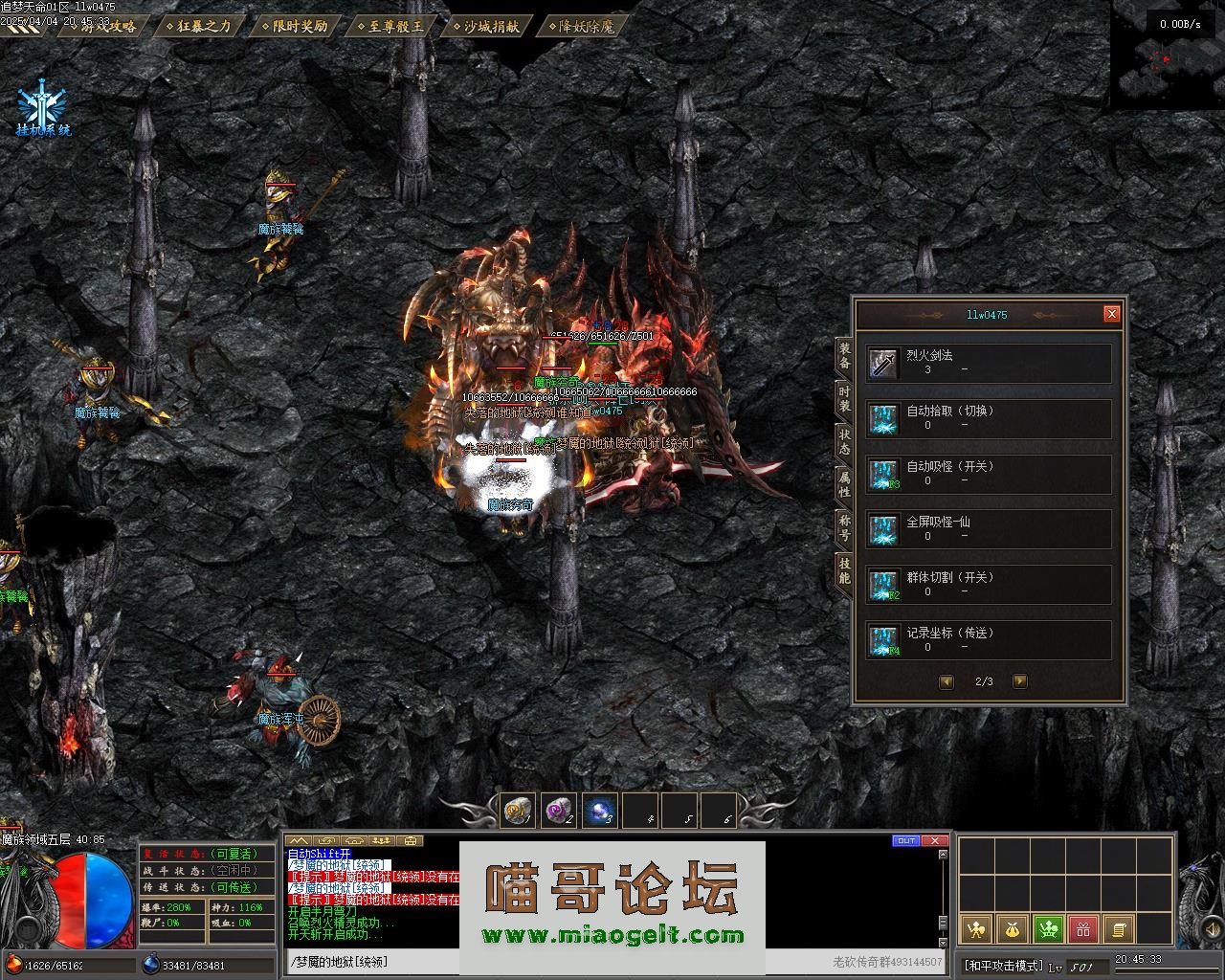Use the item in hotbar slot 3
Image resolution: width=1225 pixels, height=980 pixels.
pyautogui.click(x=600, y=812)
